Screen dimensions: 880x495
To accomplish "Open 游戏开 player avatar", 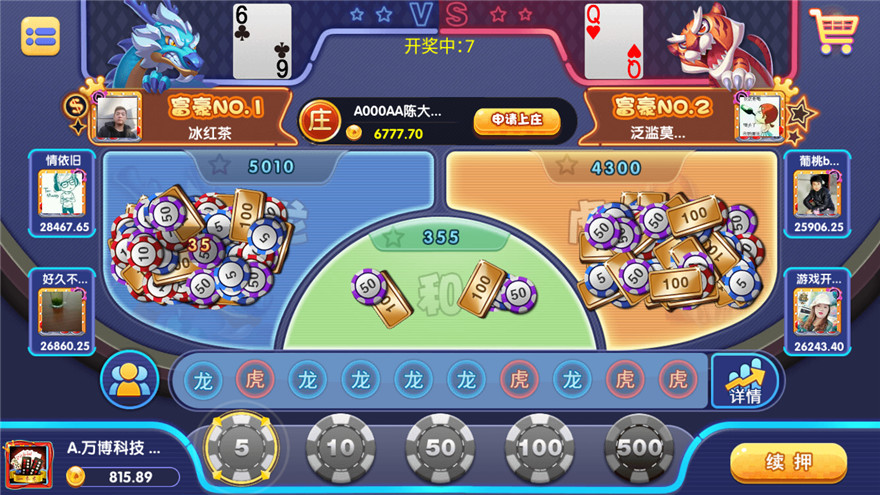I will (816, 310).
